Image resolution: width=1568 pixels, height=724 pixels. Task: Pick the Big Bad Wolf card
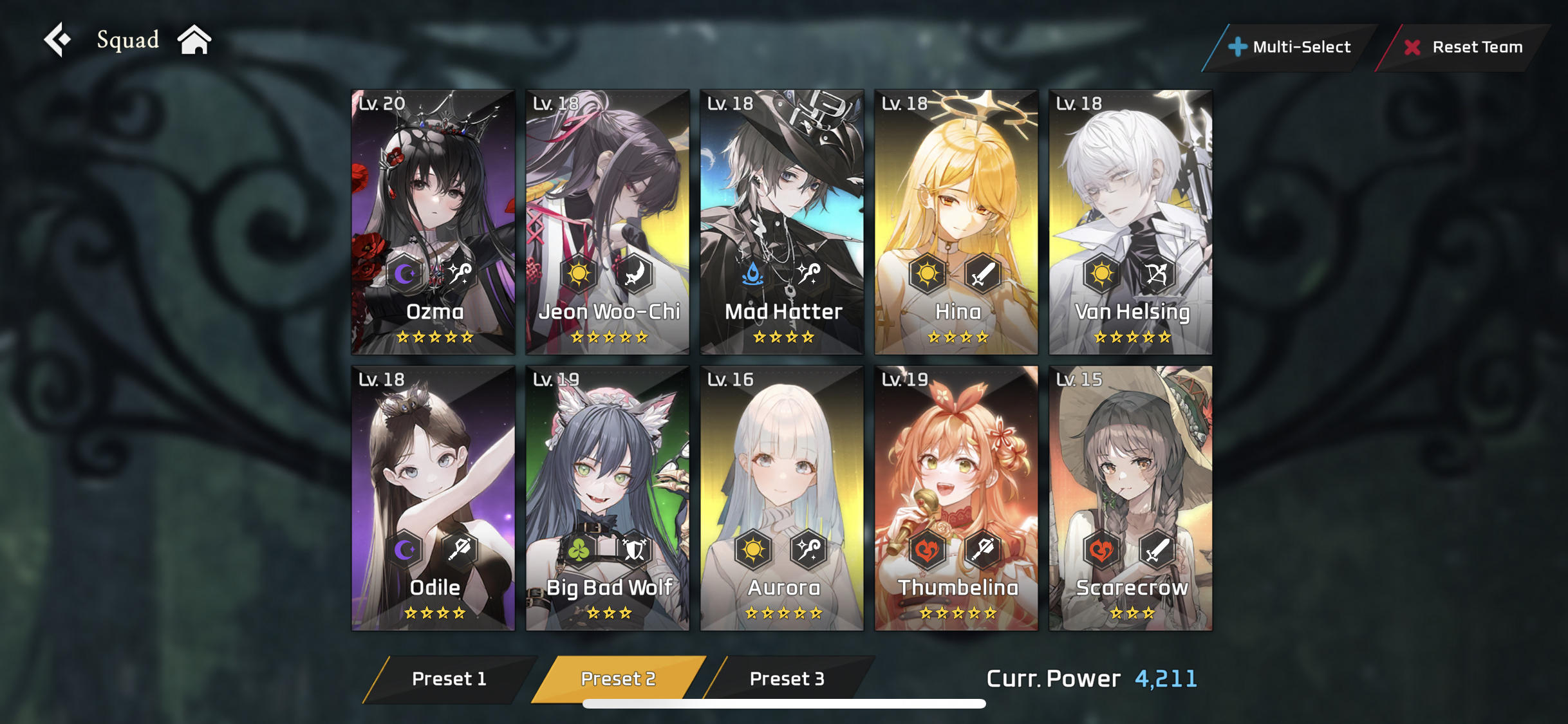point(608,498)
